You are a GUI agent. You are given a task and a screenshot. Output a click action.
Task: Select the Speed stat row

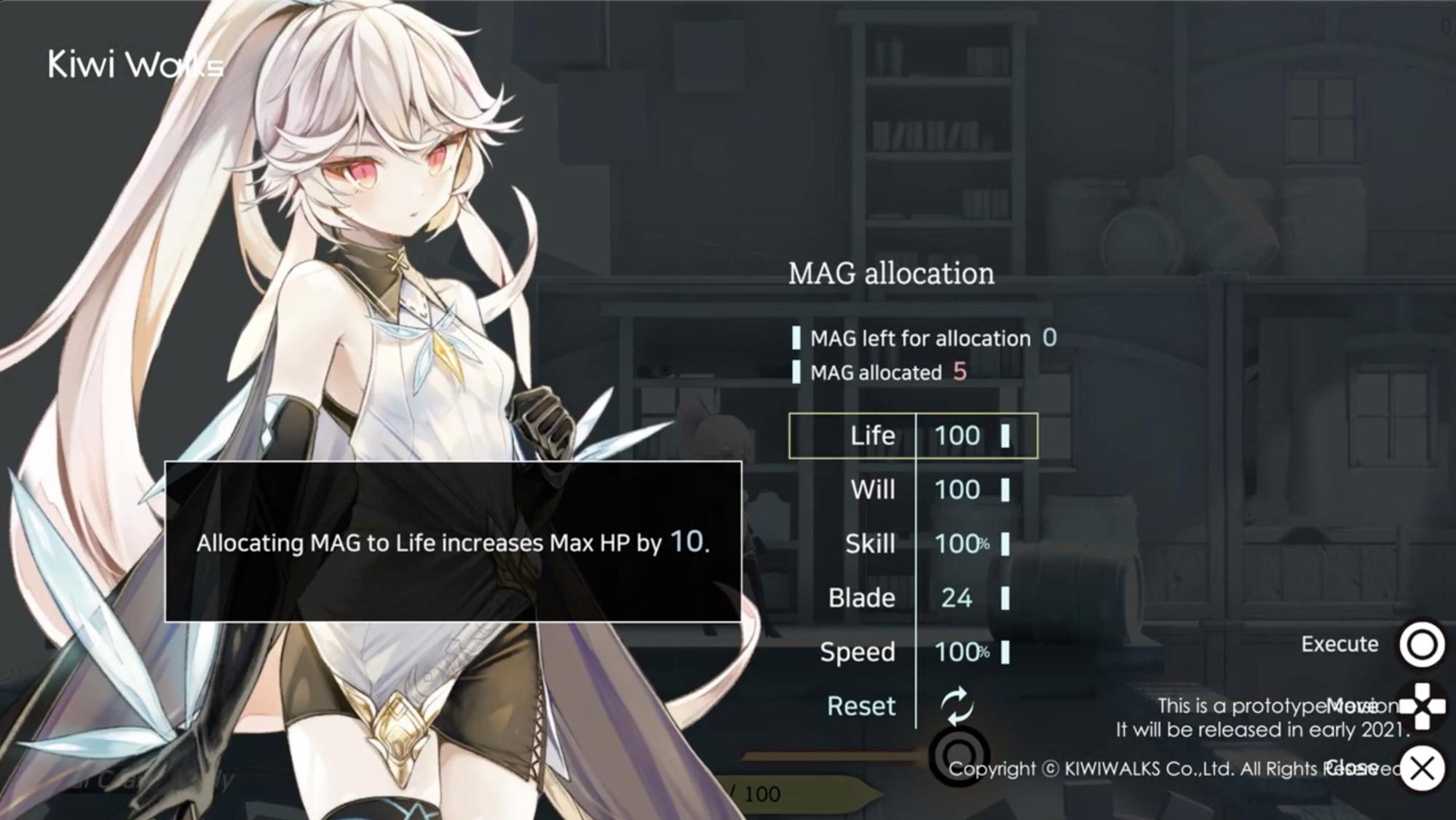click(913, 652)
